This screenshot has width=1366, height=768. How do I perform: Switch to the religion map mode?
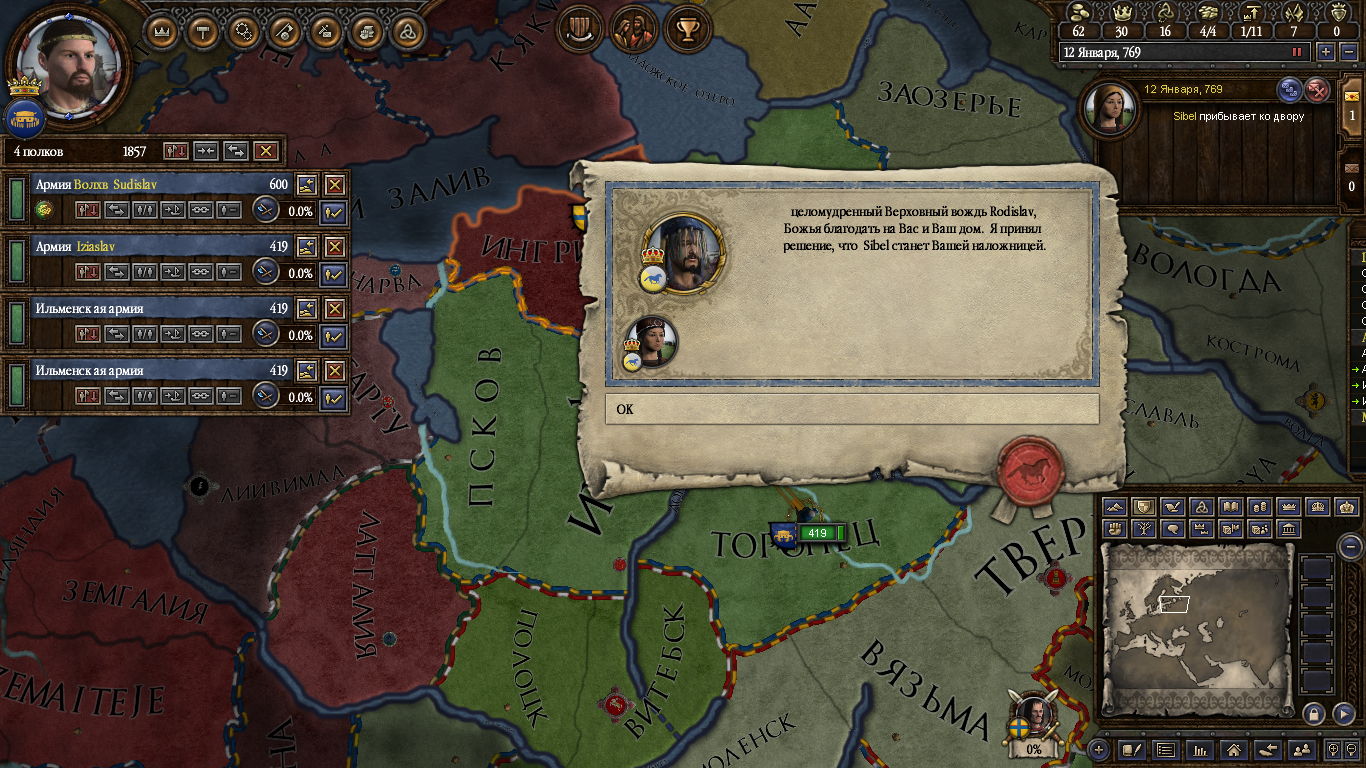(1203, 508)
